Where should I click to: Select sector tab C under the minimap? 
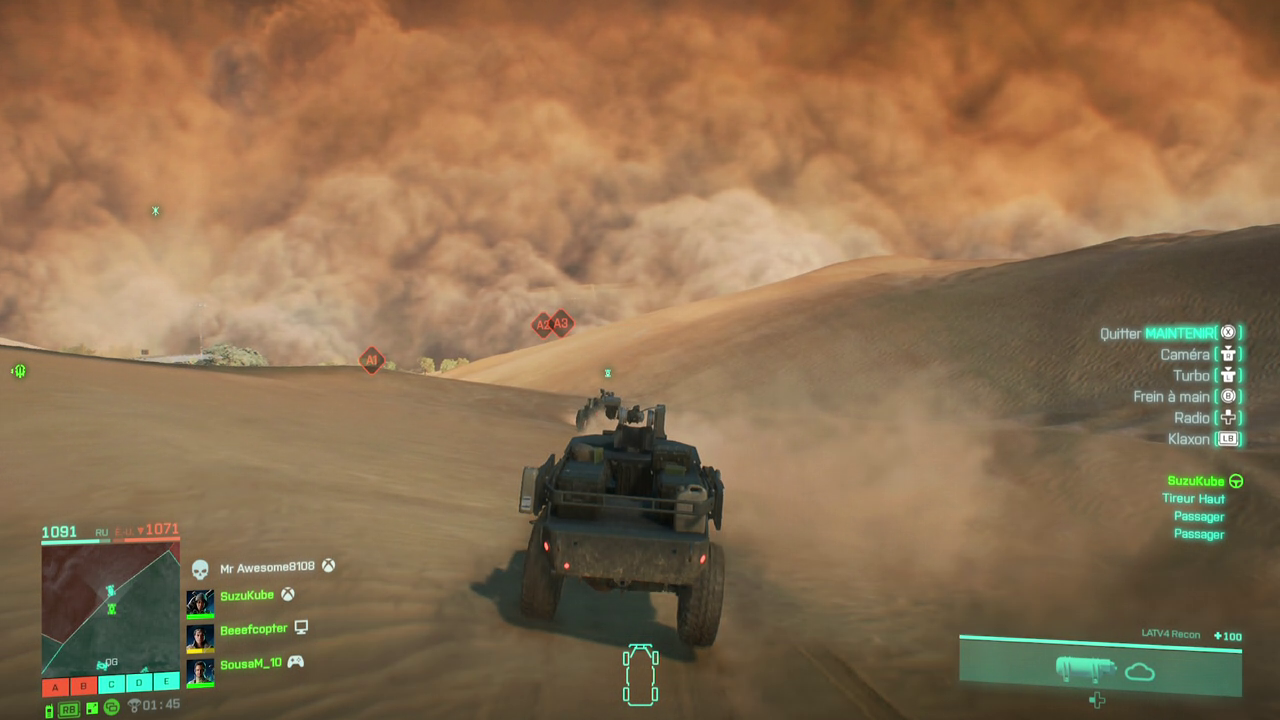[x=111, y=687]
